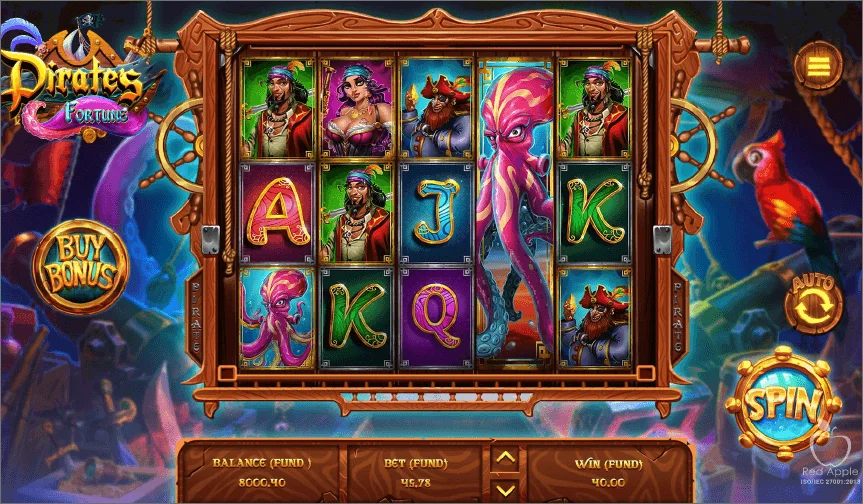Open the hamburger menu
The width and height of the screenshot is (863, 504).
click(x=818, y=66)
